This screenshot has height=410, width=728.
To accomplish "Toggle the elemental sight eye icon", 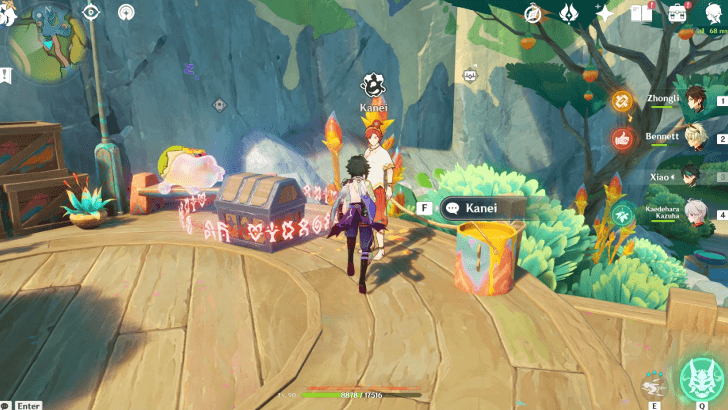I will click(x=92, y=13).
